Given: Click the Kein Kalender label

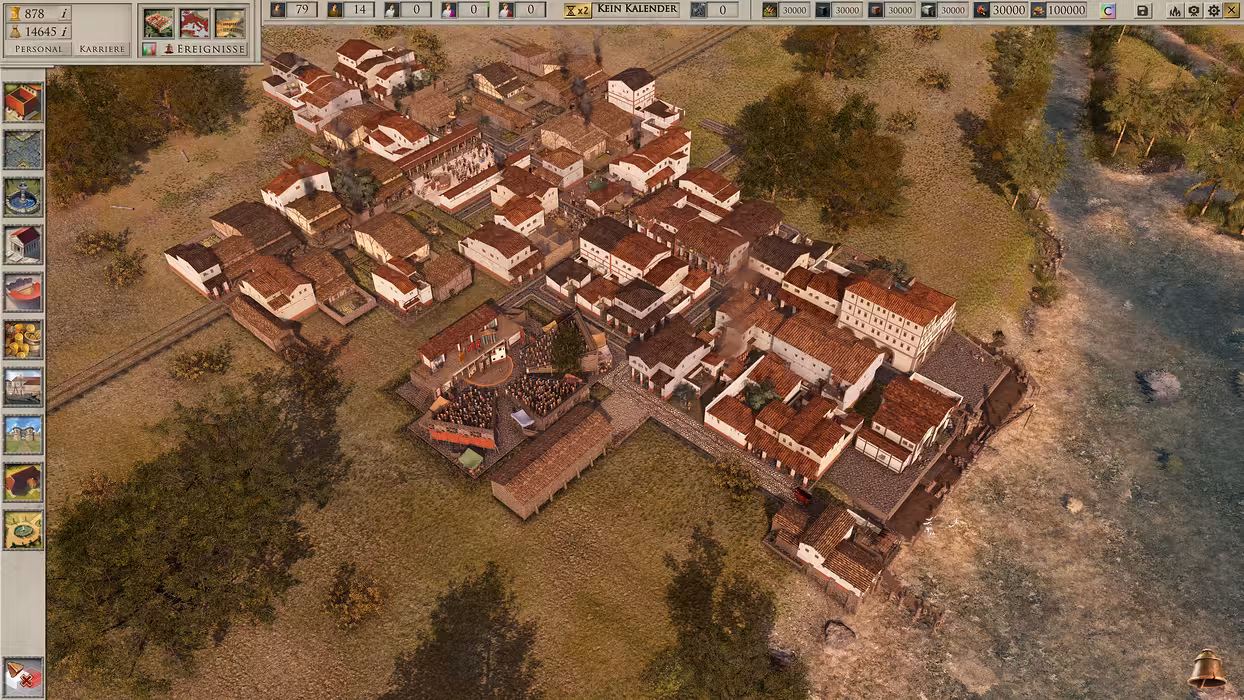Looking at the screenshot, I should point(637,10).
